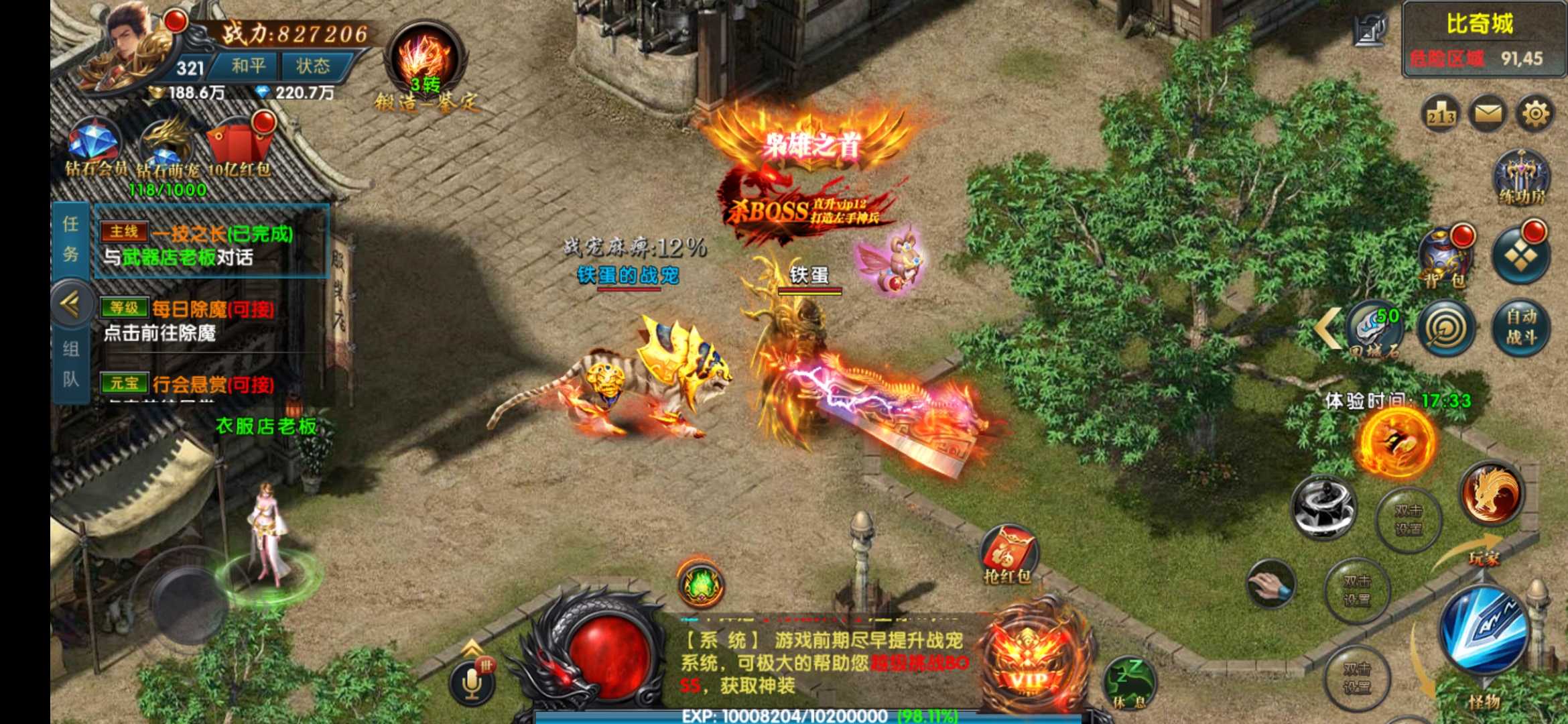
Task: Open the mail envelope icon
Action: (x=1488, y=114)
